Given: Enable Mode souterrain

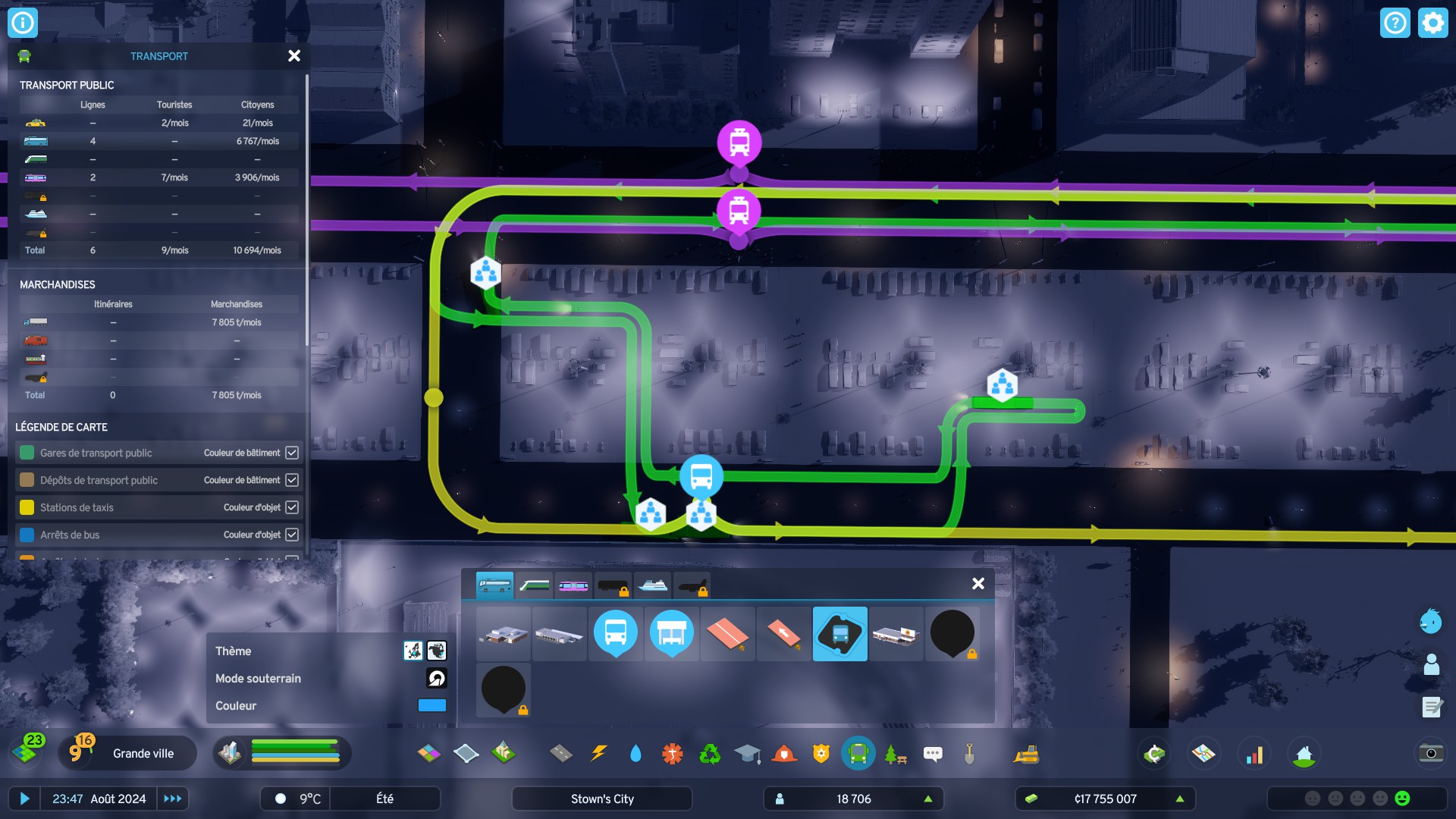Looking at the screenshot, I should click(435, 678).
